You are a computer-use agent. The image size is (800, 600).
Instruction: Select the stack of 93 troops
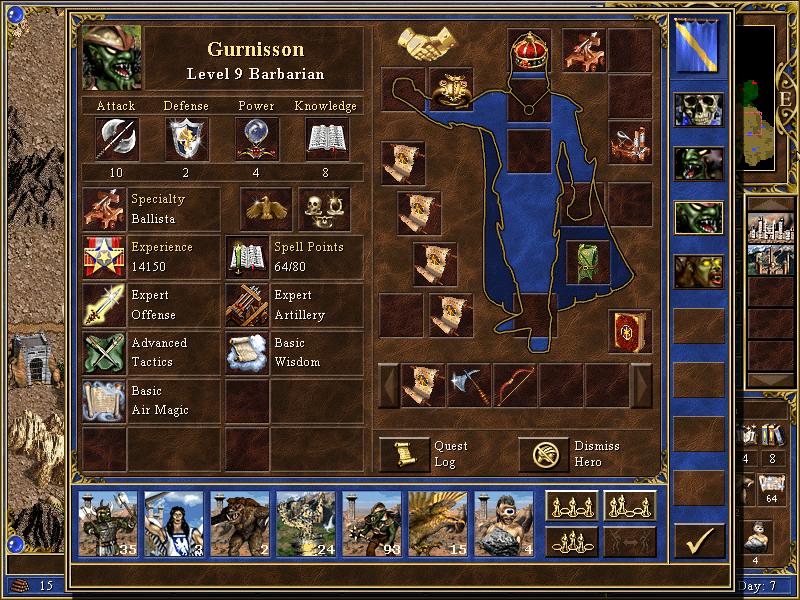tap(371, 520)
